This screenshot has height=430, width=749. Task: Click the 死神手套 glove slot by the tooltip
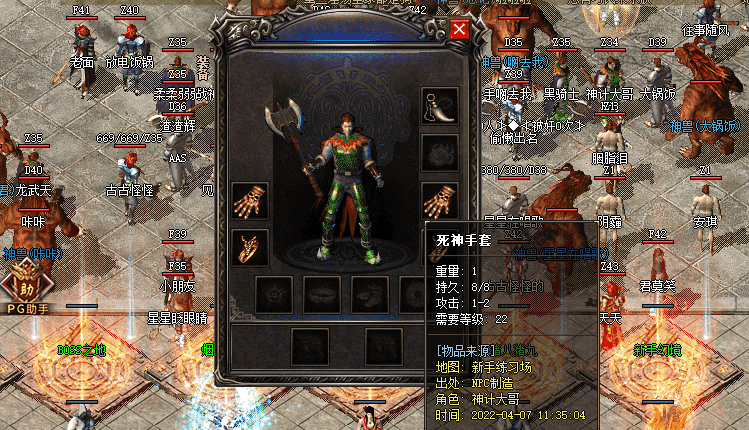[440, 201]
